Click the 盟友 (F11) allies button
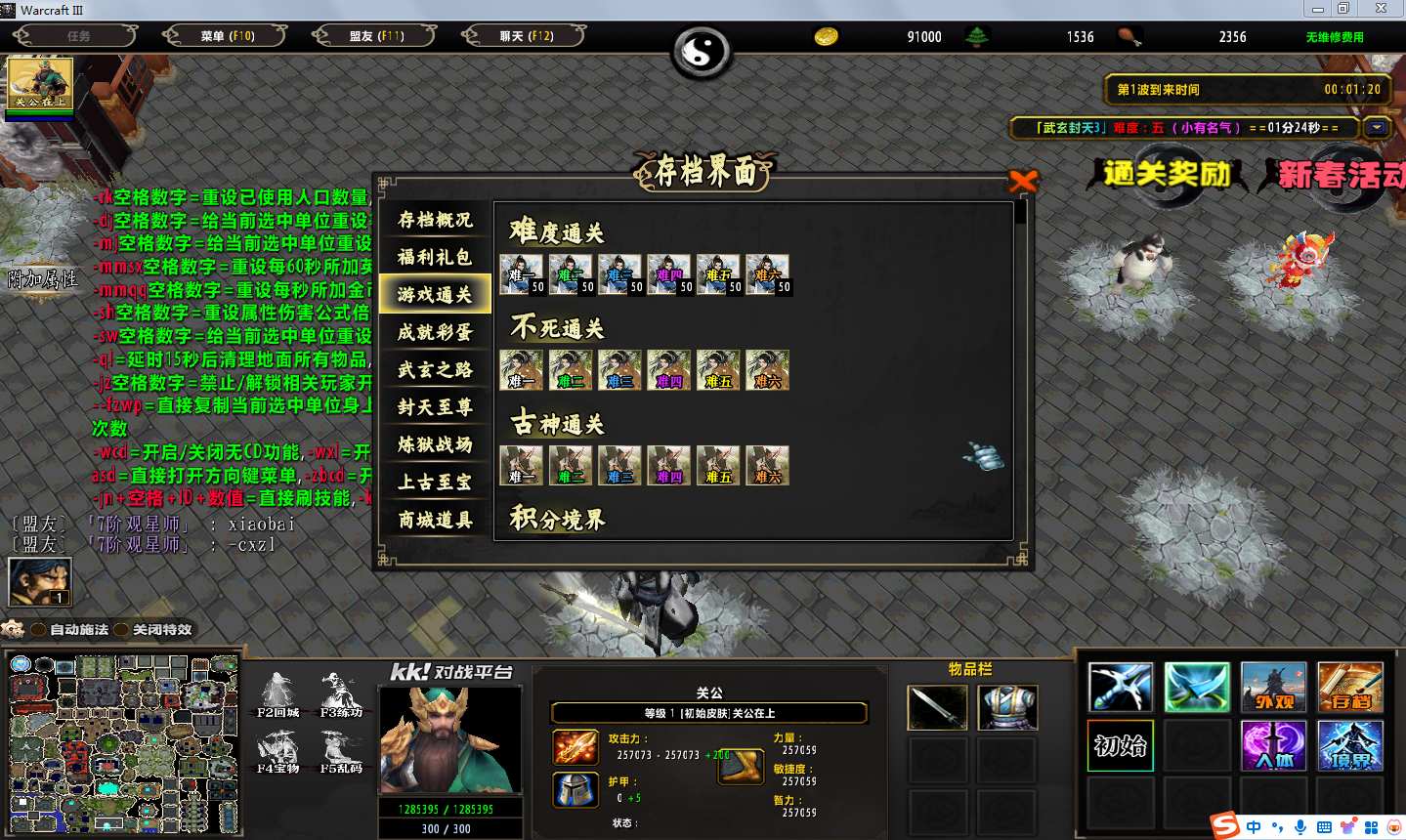The width and height of the screenshot is (1406, 840). [376, 36]
